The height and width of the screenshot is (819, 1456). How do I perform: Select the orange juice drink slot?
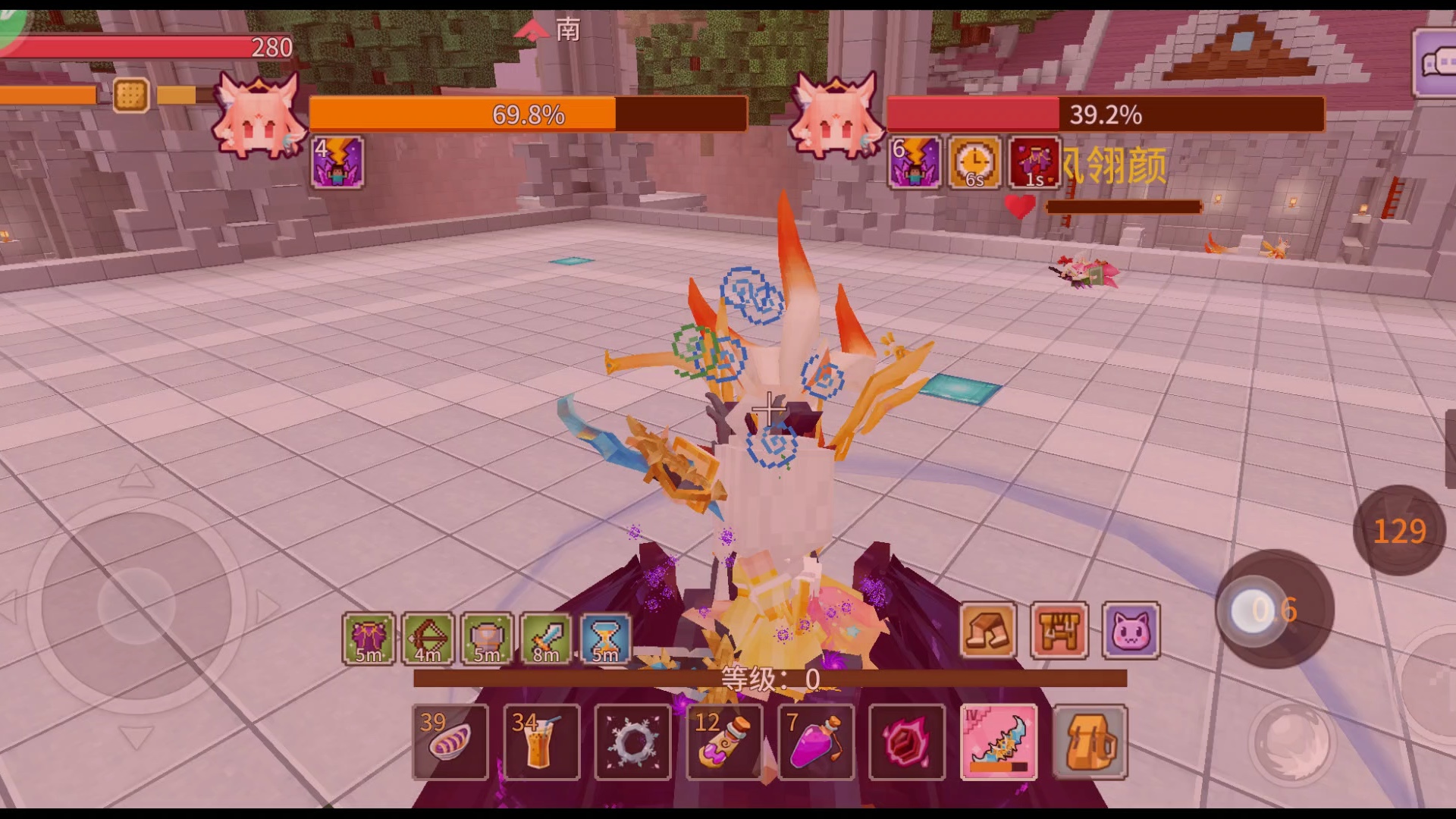(x=541, y=742)
